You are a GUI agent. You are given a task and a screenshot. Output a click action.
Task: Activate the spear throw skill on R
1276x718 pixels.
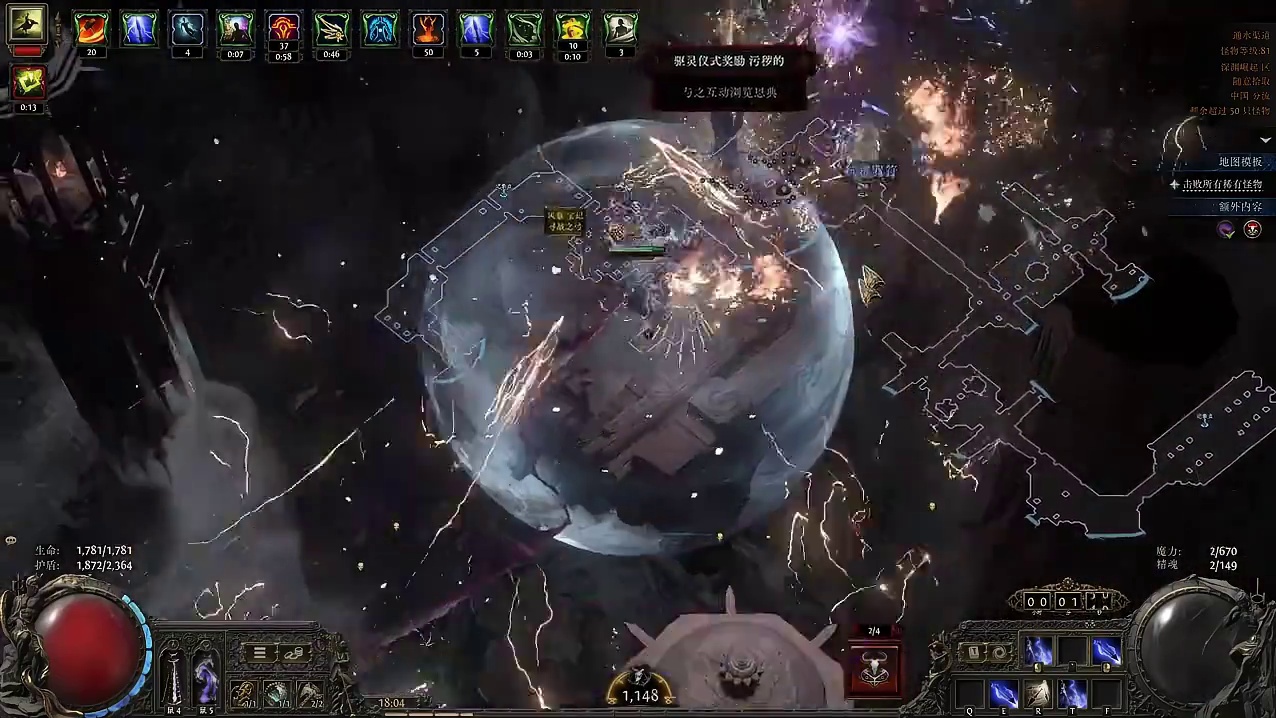click(1037, 693)
